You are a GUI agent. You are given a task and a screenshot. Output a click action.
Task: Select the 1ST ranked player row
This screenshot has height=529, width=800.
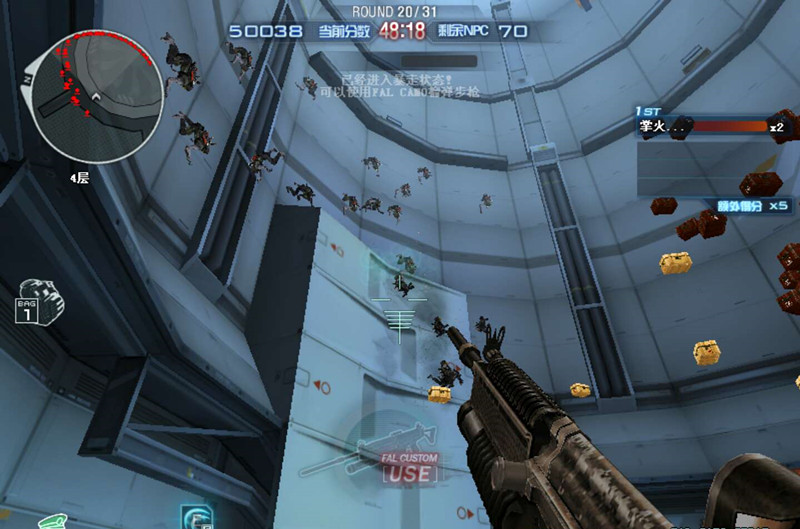[710, 127]
